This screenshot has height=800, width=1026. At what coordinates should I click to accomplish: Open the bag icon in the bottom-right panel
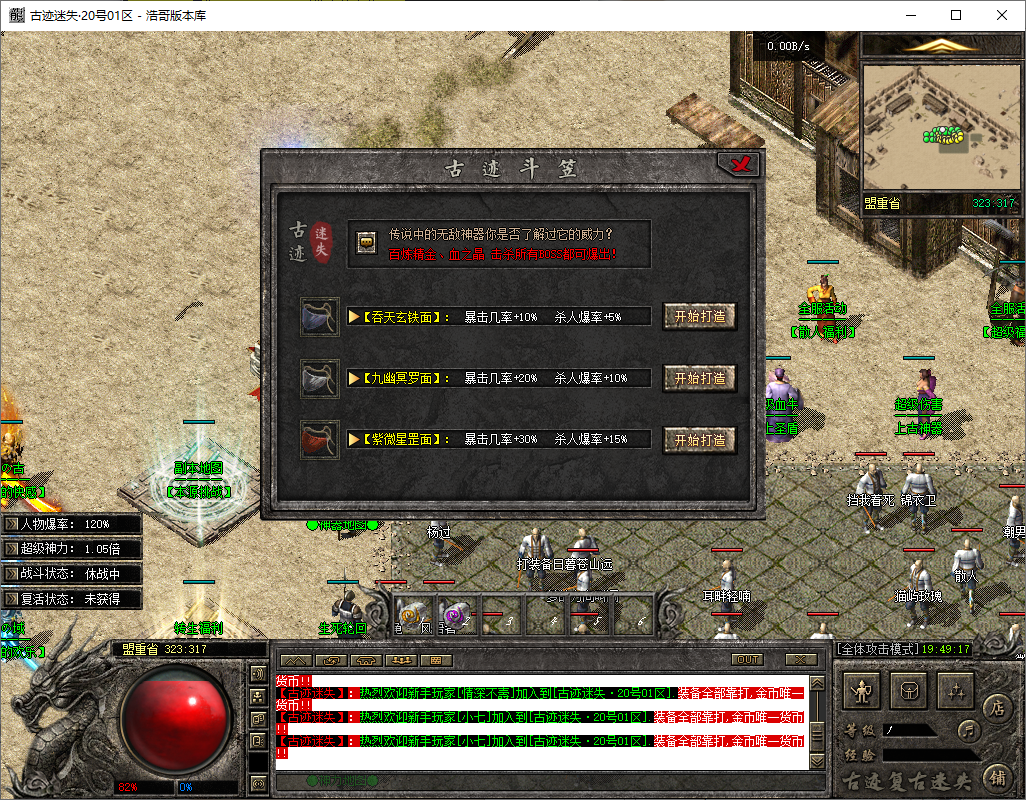click(x=910, y=689)
